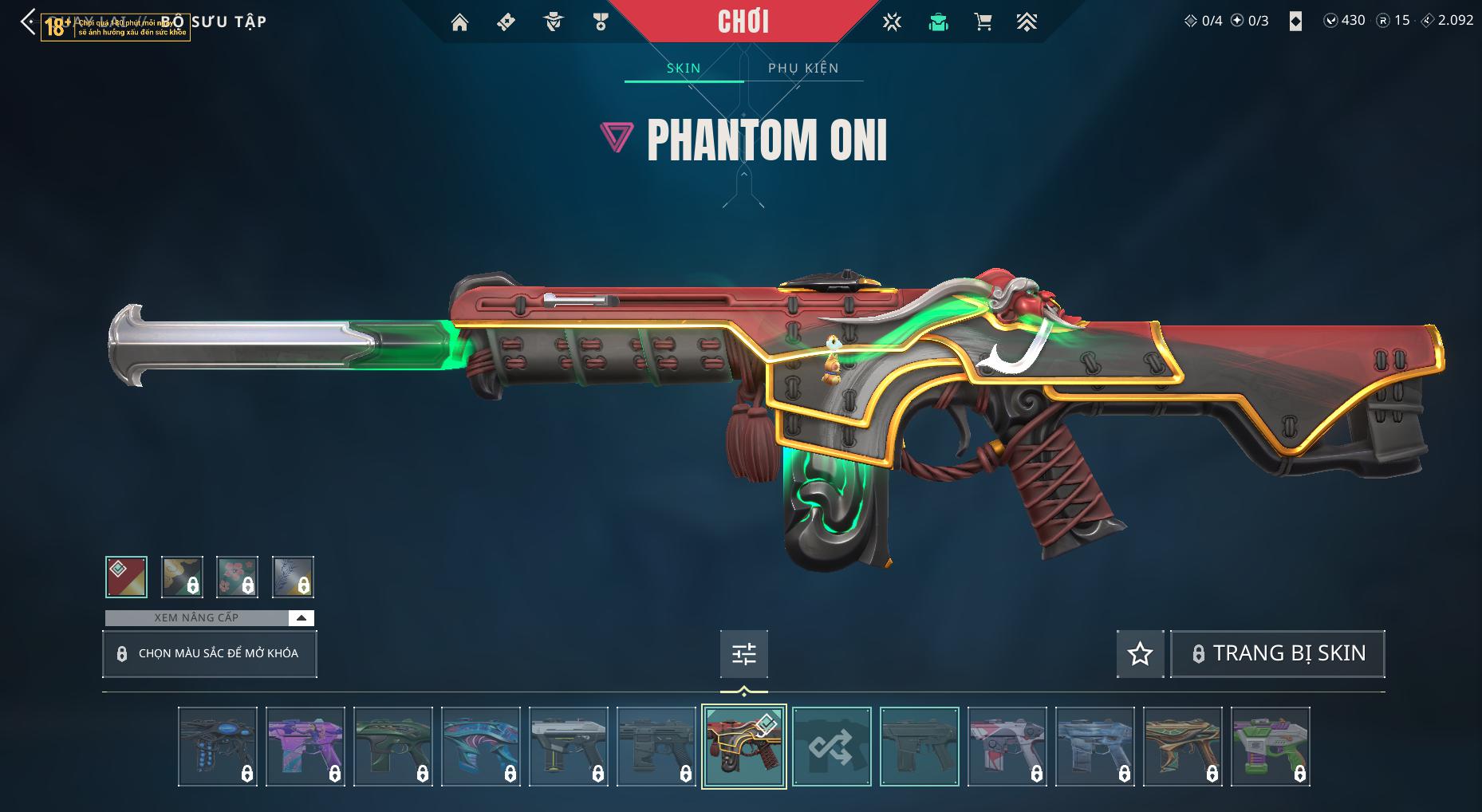Select the white Phantom skin thumbnail
The width and height of the screenshot is (1482, 812).
(x=568, y=747)
